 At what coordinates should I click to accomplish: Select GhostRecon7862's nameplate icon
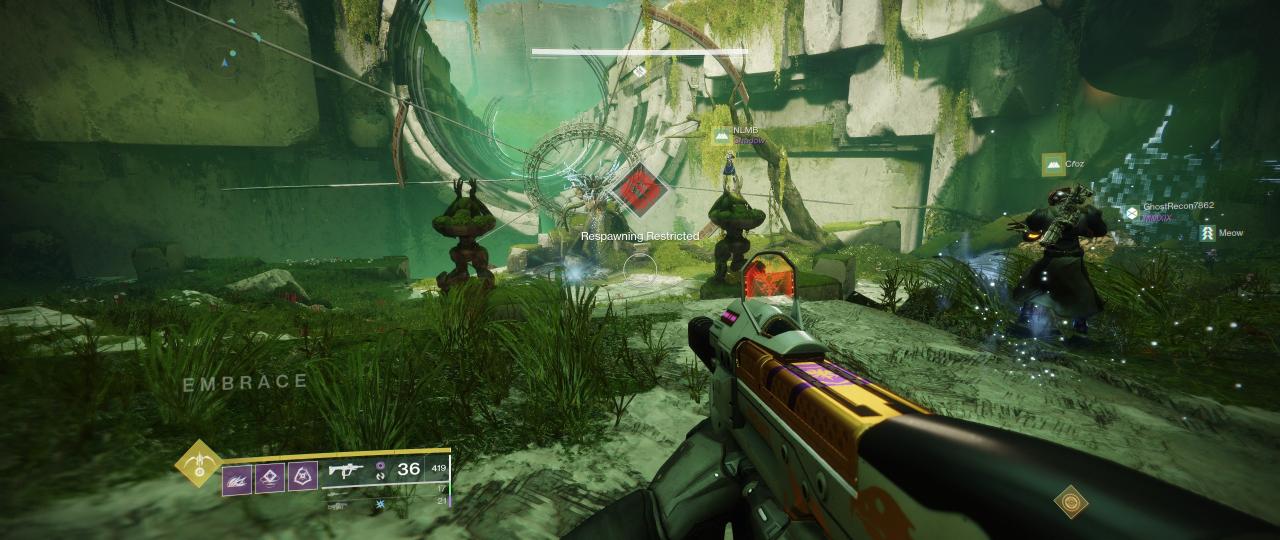point(1131,212)
